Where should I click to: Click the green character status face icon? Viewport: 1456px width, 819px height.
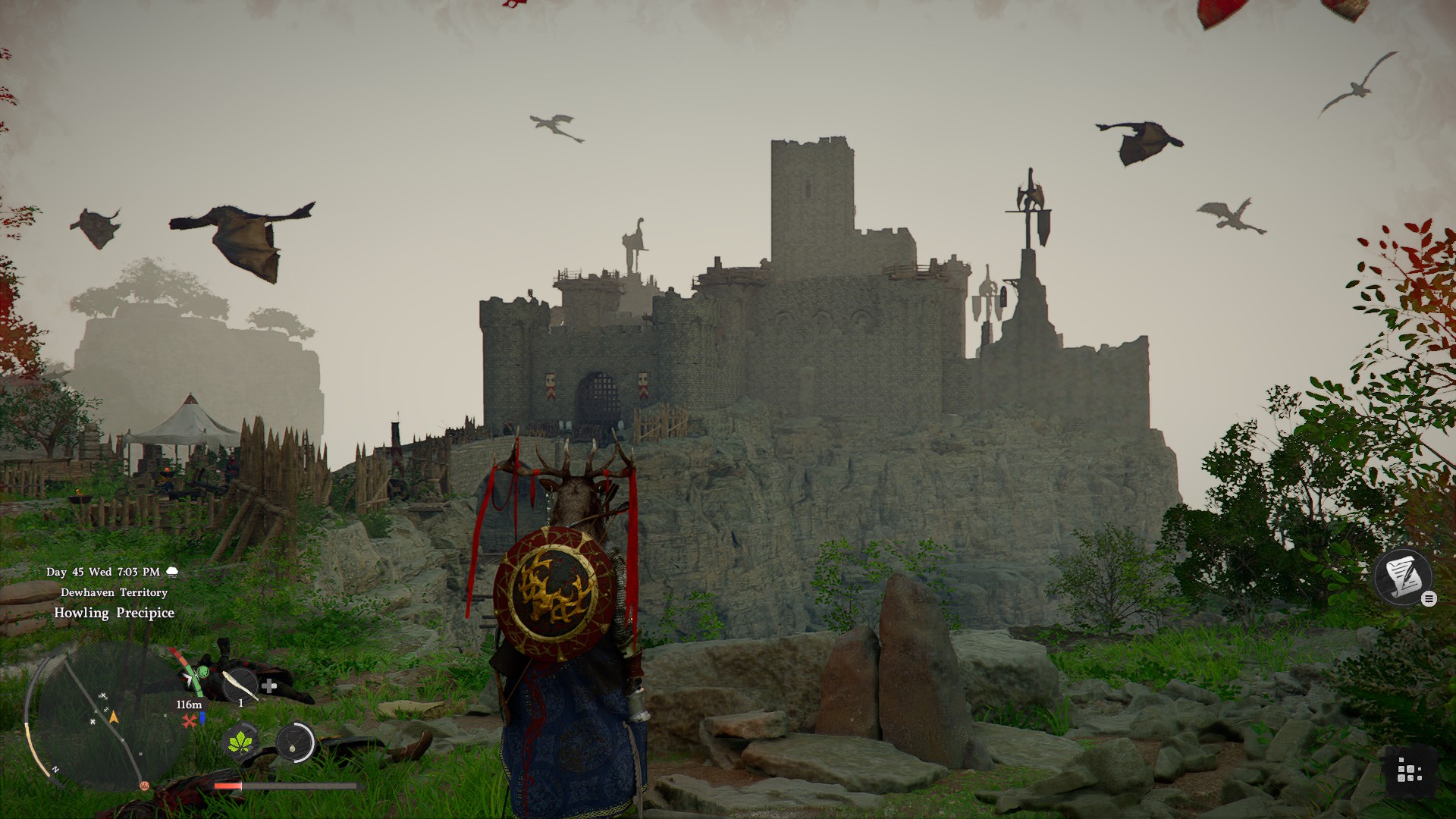tap(203, 671)
